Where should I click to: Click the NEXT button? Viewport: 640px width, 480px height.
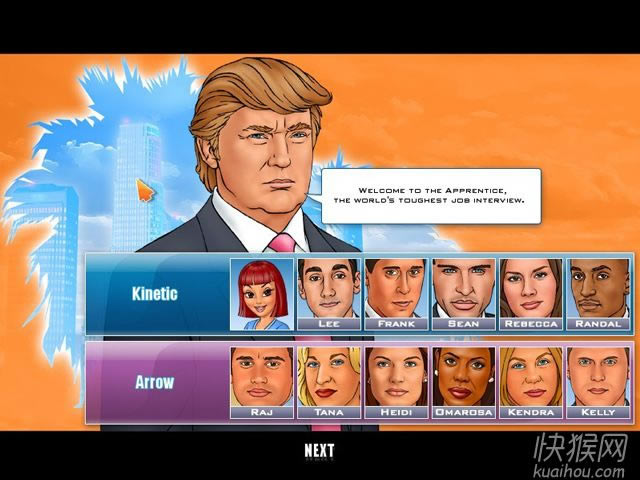[x=319, y=451]
